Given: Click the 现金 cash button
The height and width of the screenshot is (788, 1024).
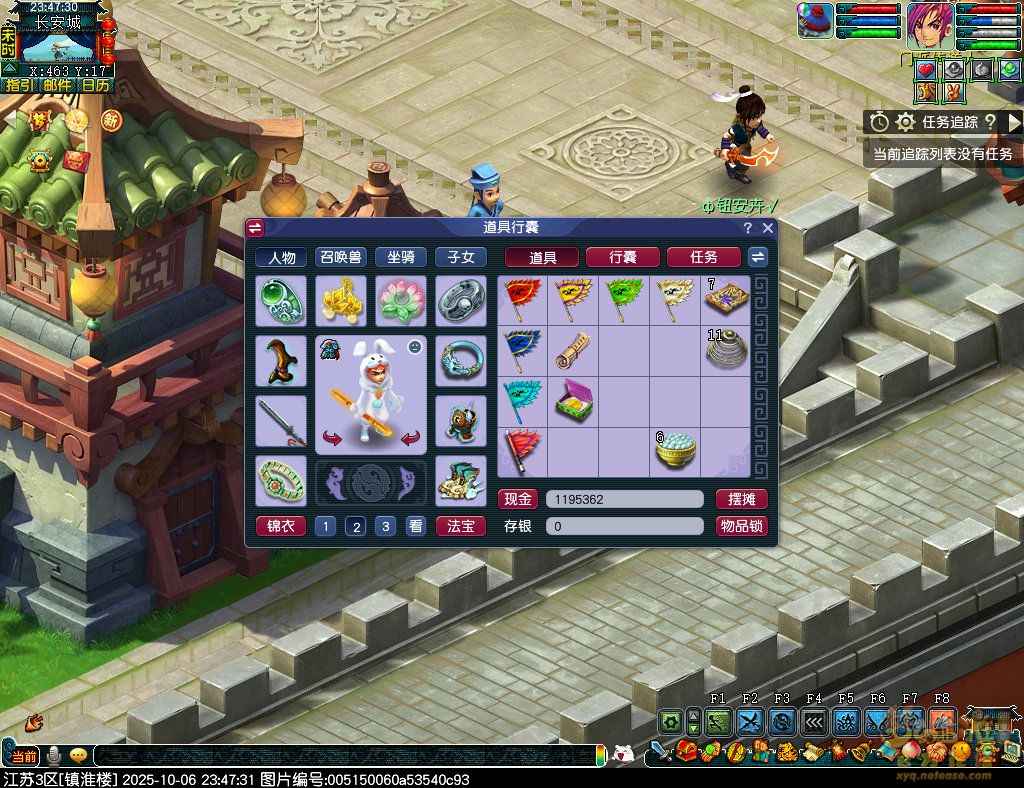Looking at the screenshot, I should click(518, 499).
